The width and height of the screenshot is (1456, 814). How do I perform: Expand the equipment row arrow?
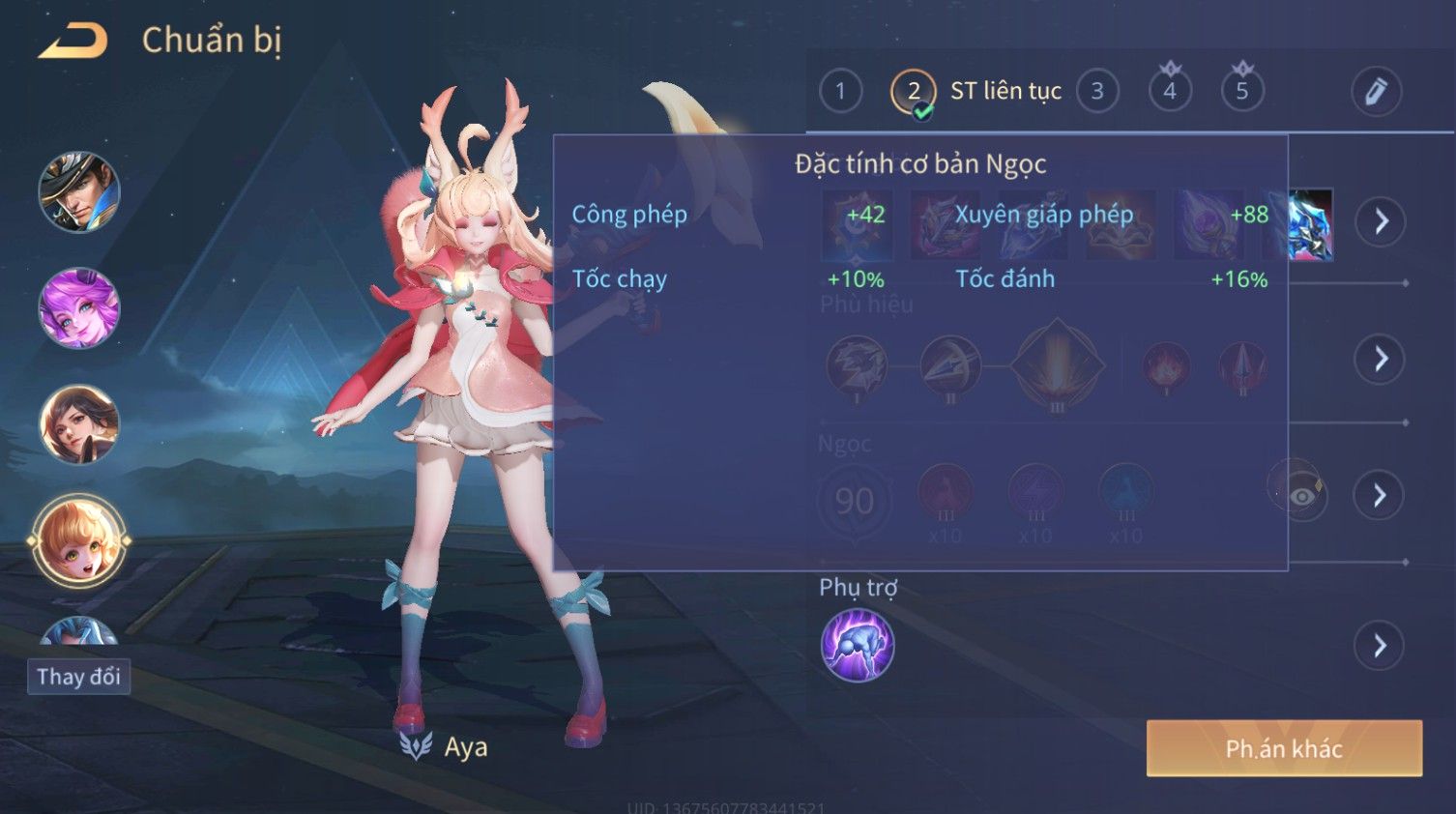pyautogui.click(x=1381, y=221)
